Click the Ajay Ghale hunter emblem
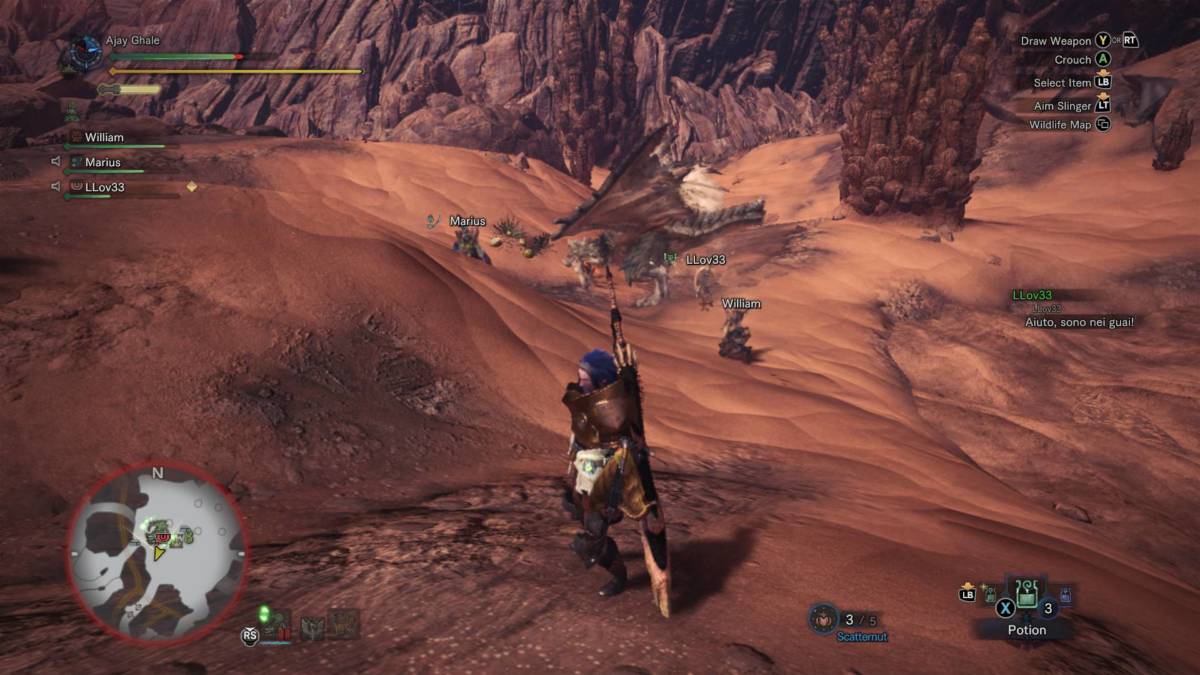This screenshot has width=1200, height=675. (x=84, y=51)
